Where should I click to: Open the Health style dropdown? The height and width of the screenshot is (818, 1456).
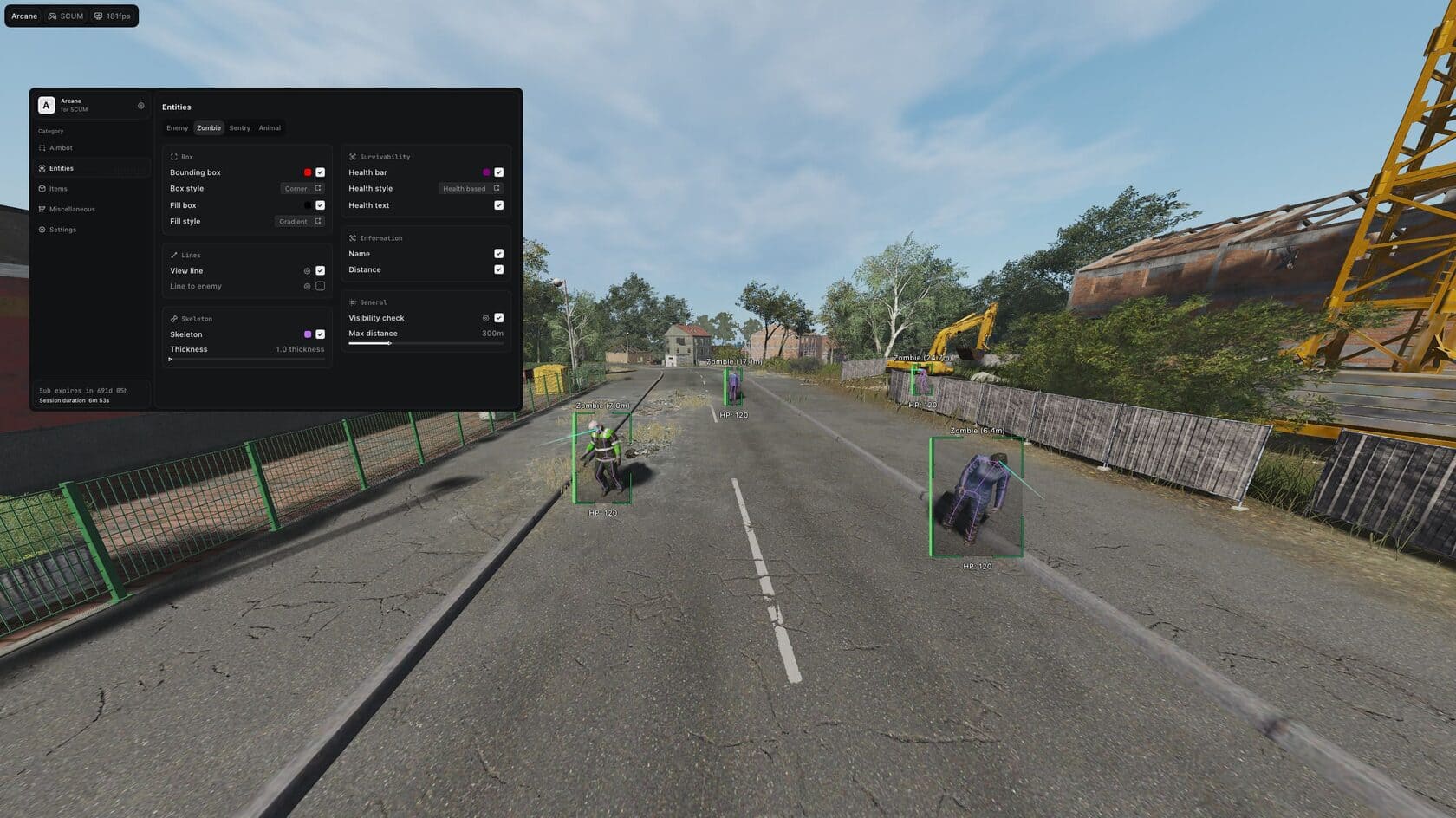(470, 189)
